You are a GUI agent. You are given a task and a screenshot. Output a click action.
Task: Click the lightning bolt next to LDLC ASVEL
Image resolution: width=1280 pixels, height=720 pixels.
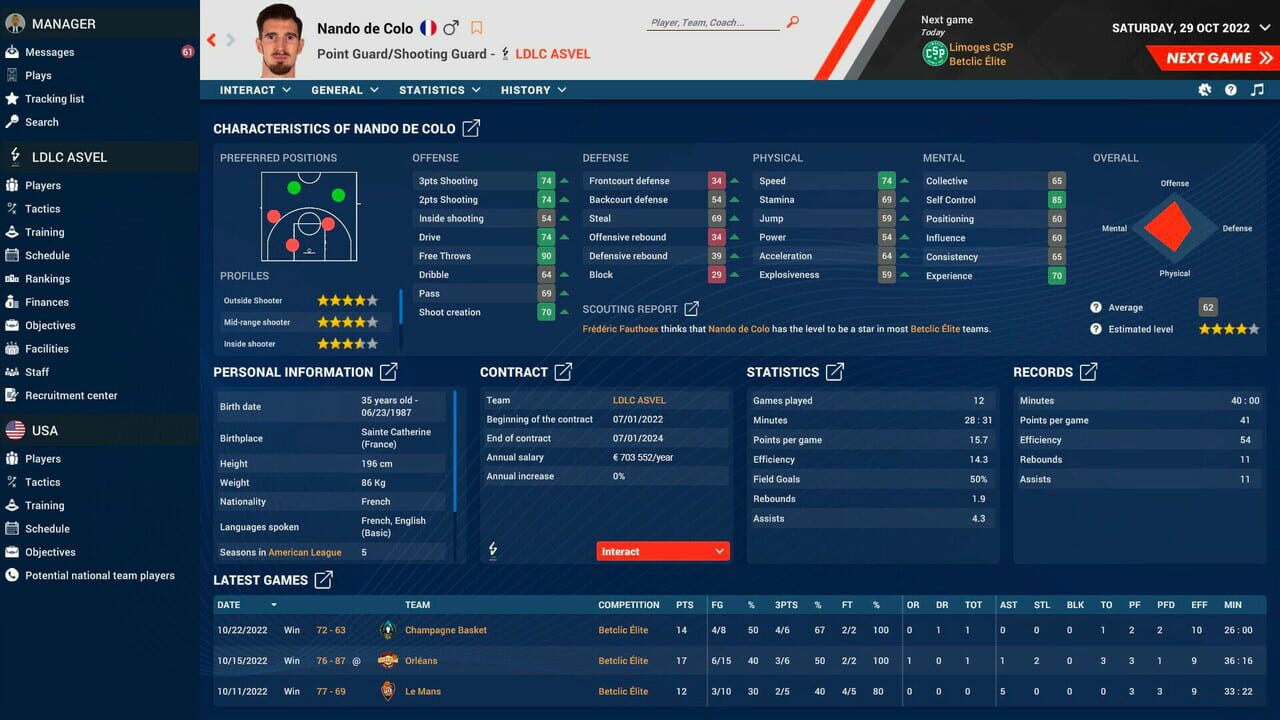pyautogui.click(x=13, y=157)
